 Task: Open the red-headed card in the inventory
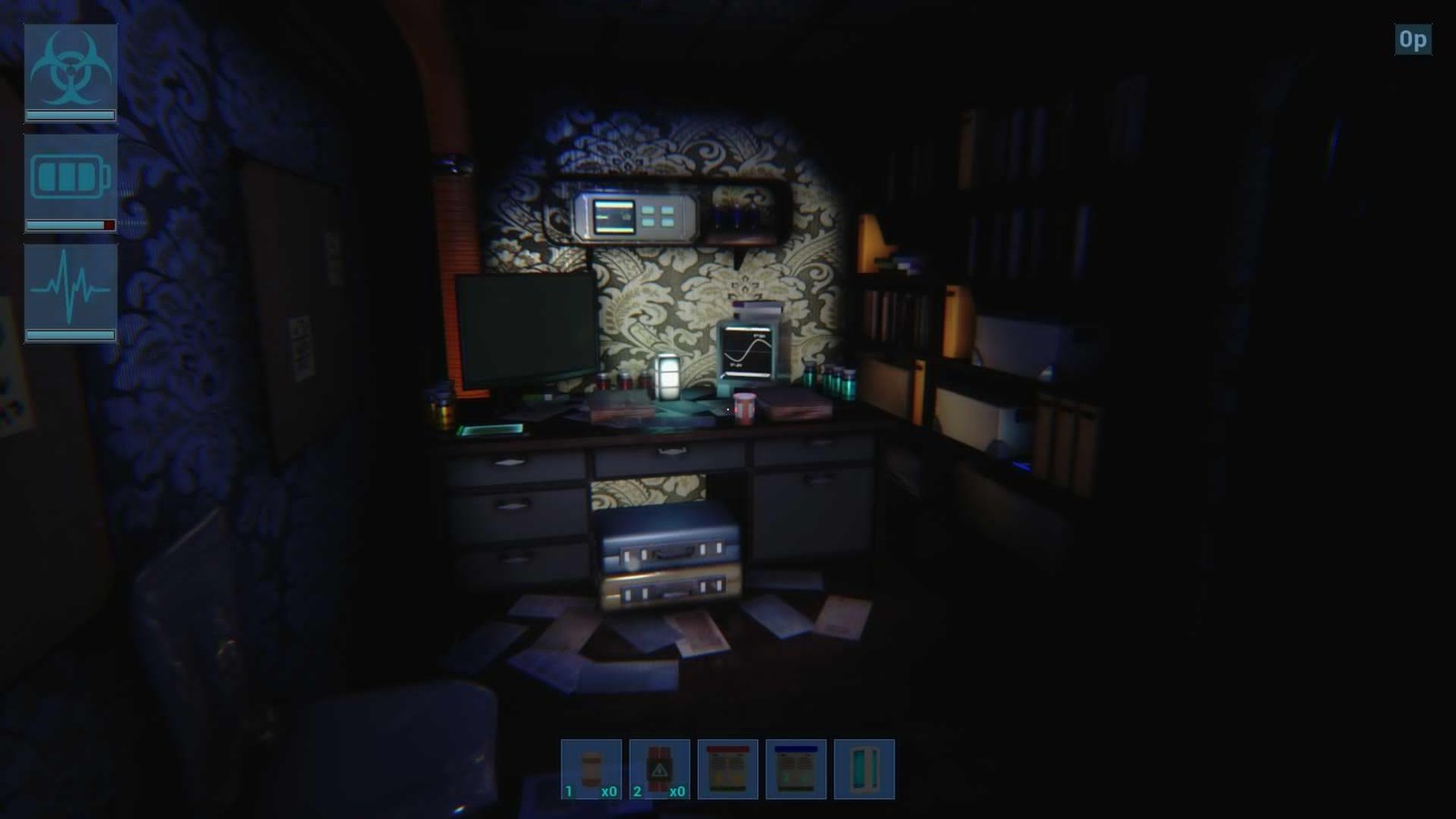point(730,769)
